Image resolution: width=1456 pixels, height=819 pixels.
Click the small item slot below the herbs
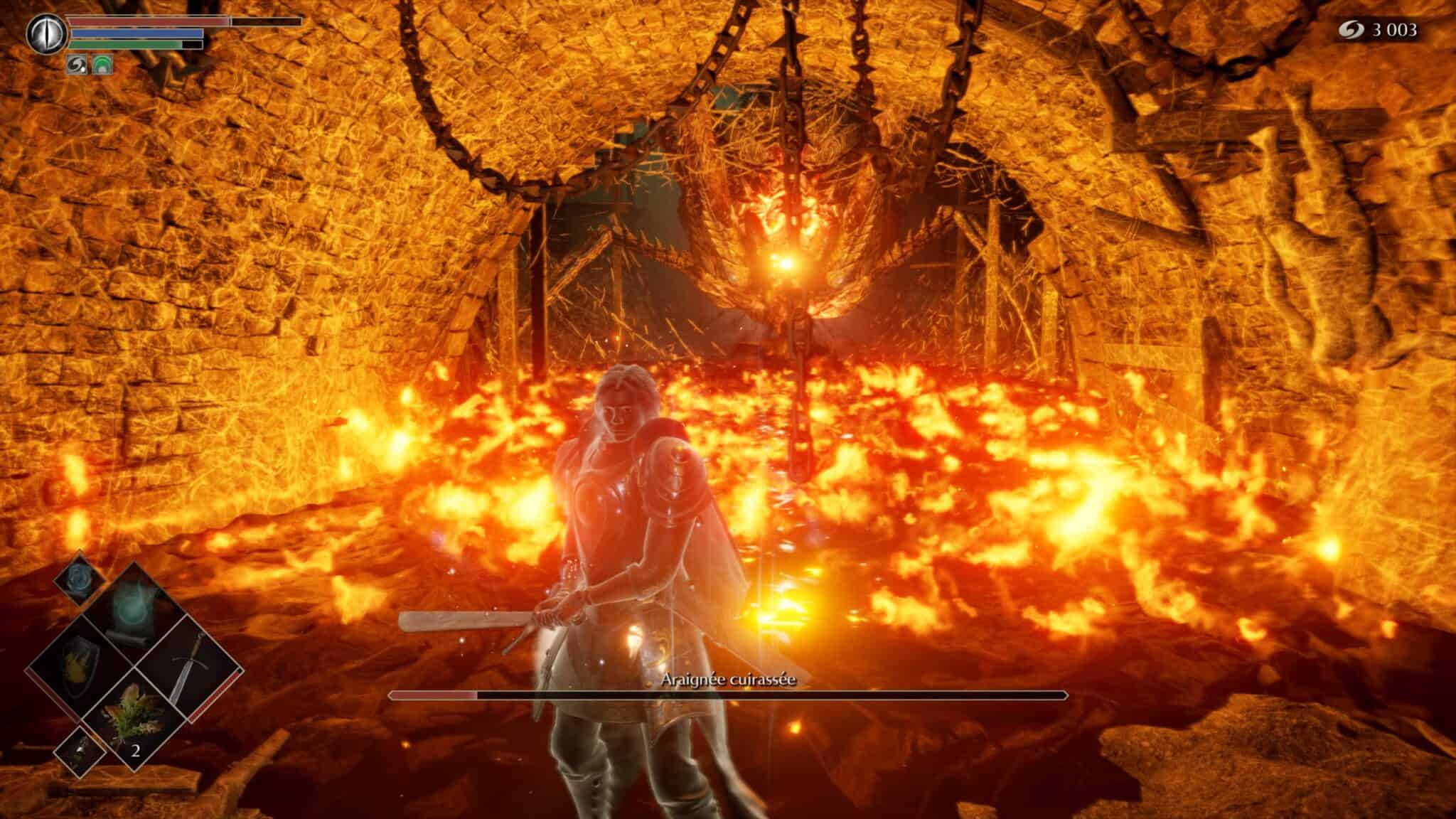pos(78,751)
